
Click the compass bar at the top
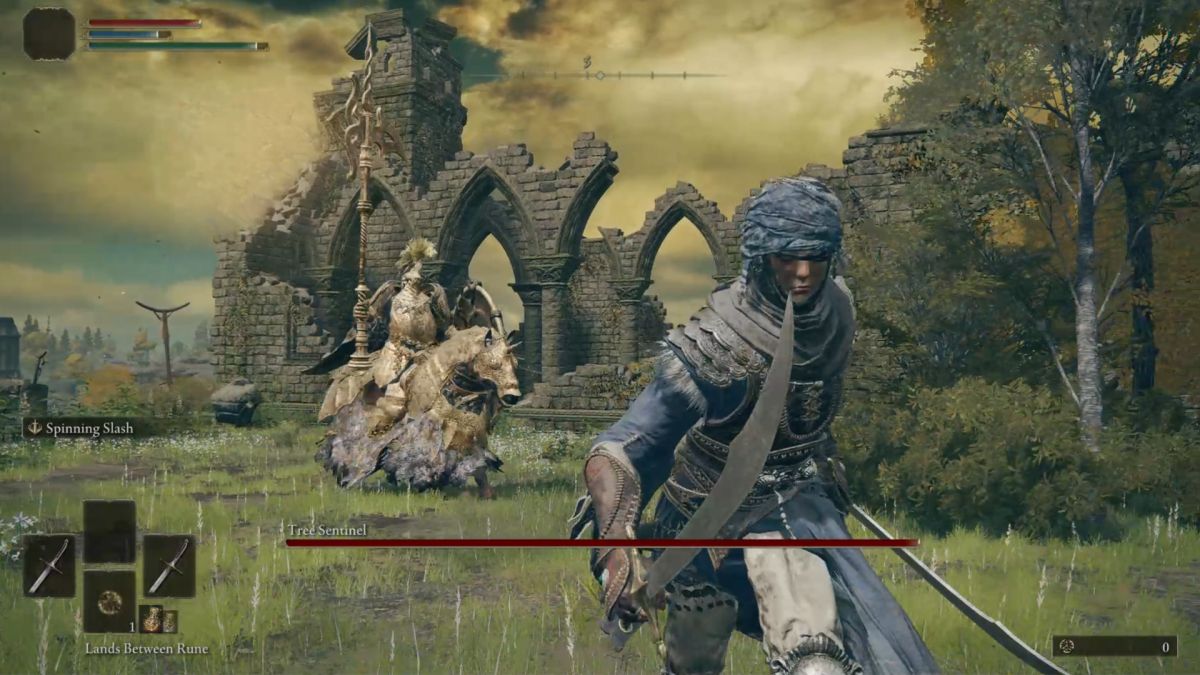[x=599, y=75]
